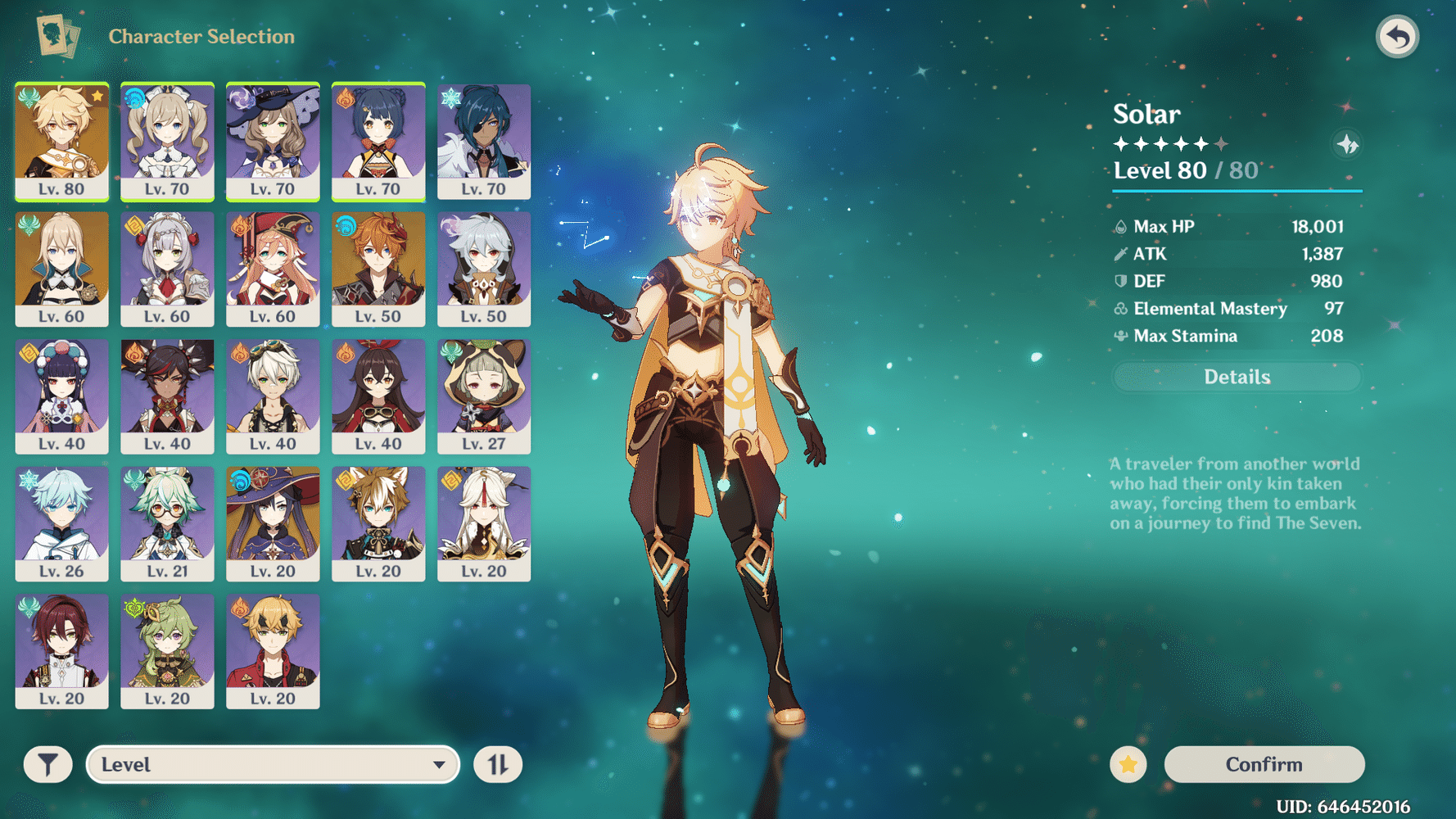
Task: Select the purple witch hat Lv. 70 character
Action: tap(273, 141)
